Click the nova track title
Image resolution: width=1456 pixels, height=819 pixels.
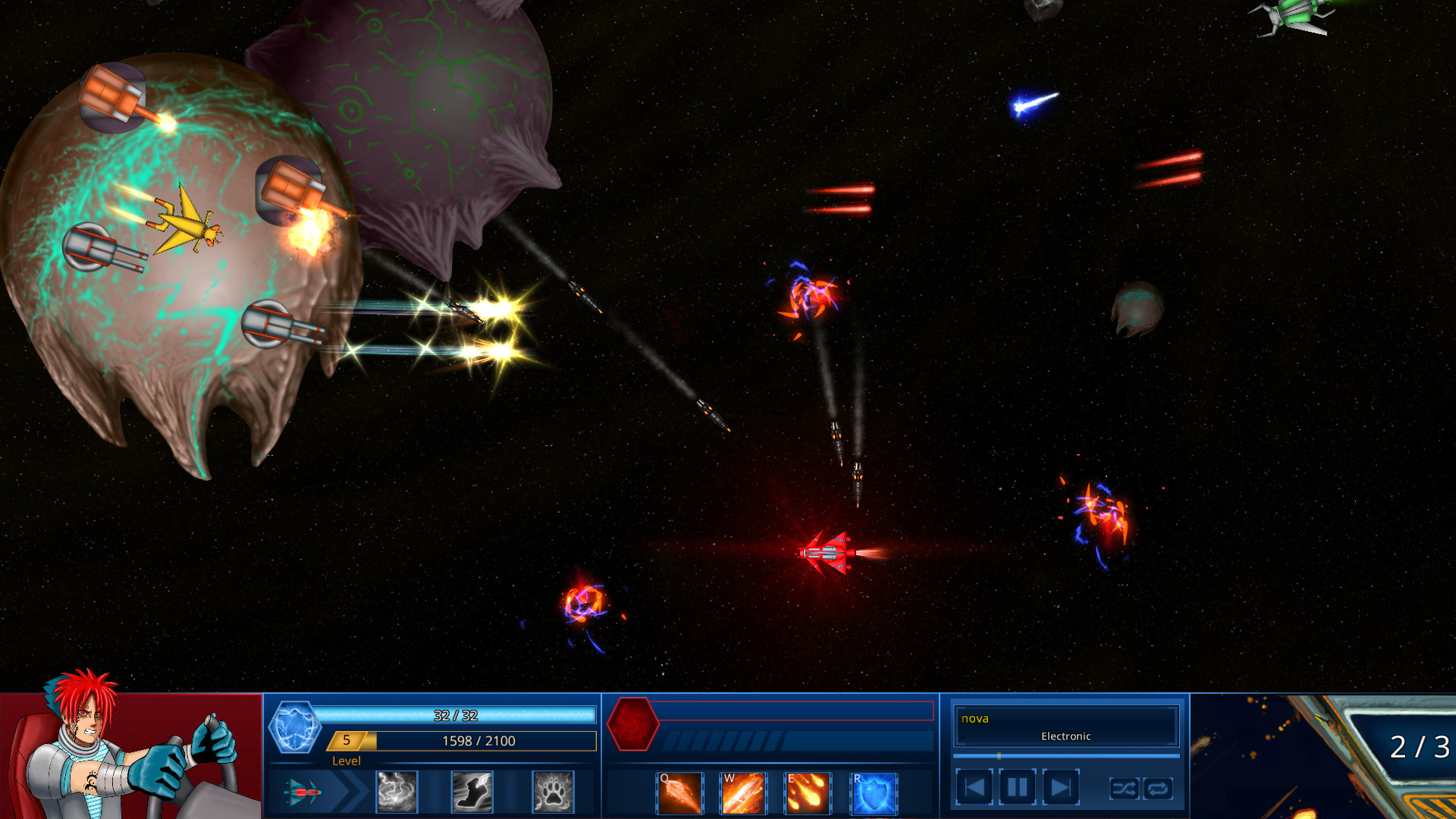pyautogui.click(x=974, y=719)
